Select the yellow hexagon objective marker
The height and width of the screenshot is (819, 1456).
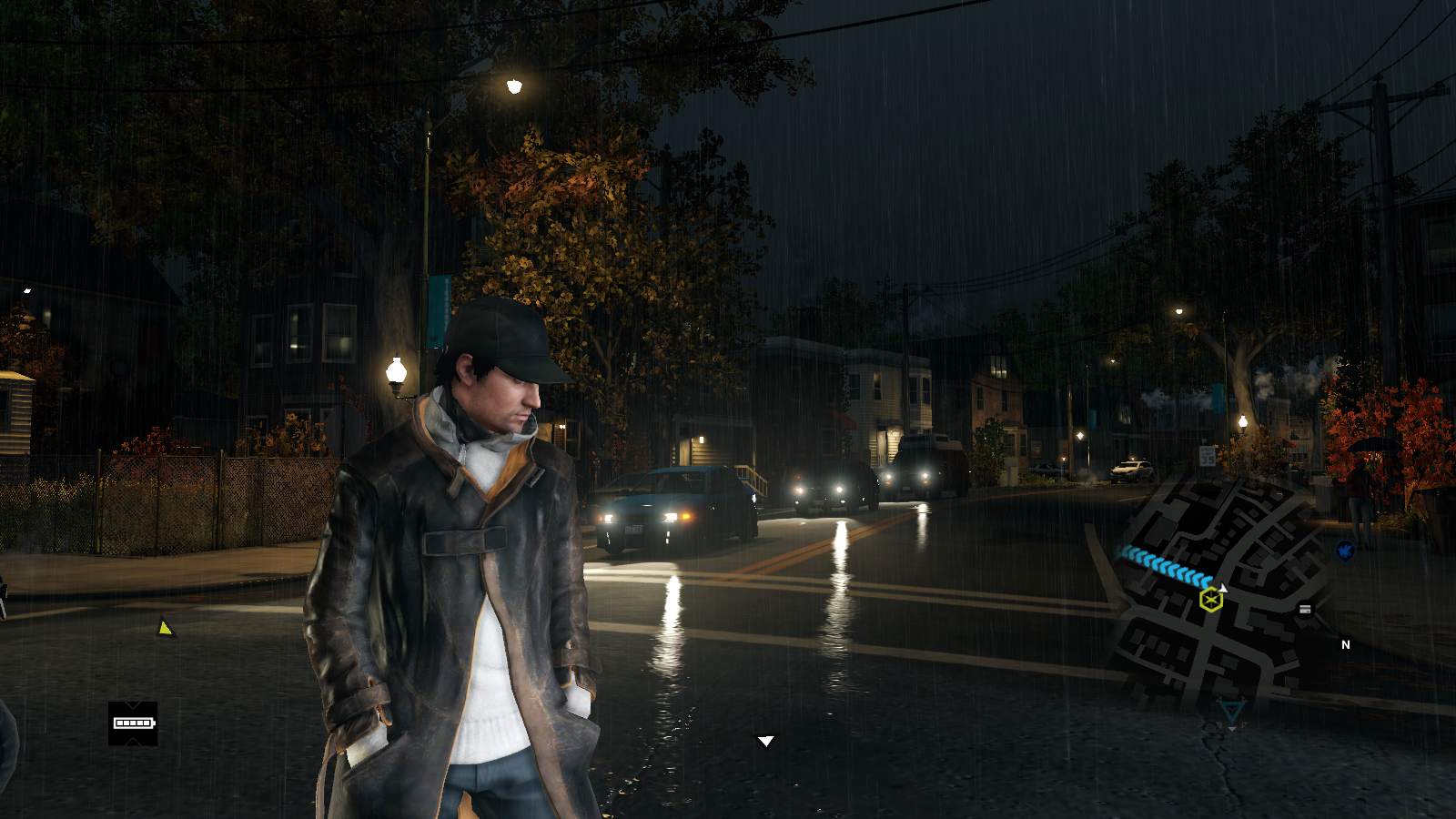[x=1210, y=600]
